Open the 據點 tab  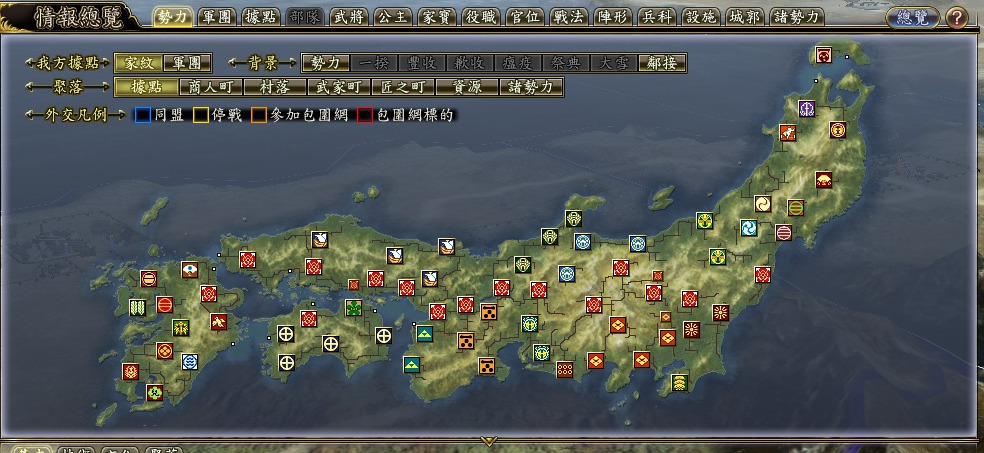[262, 17]
